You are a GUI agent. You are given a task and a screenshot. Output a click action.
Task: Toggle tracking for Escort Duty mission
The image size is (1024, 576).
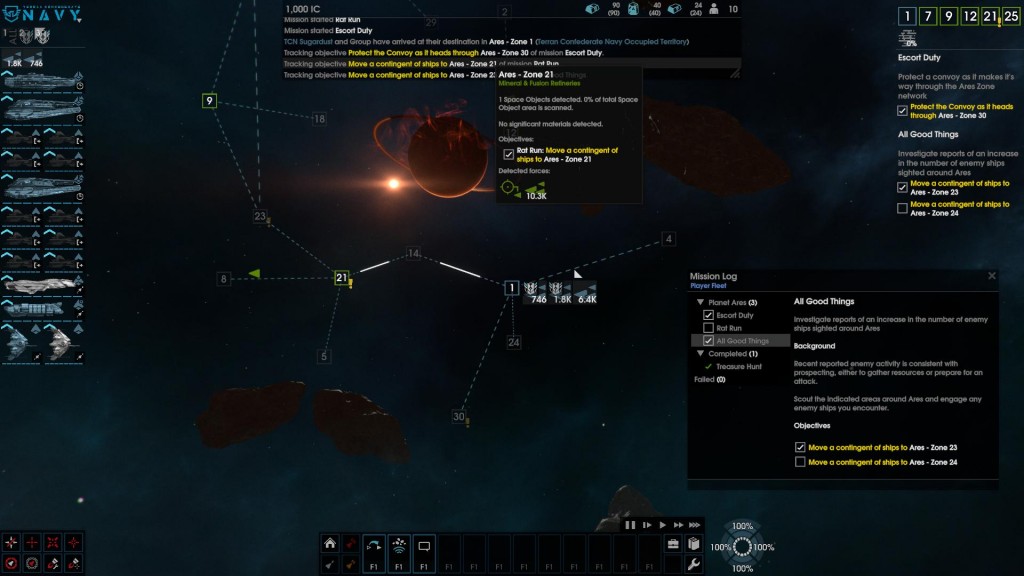pos(709,315)
